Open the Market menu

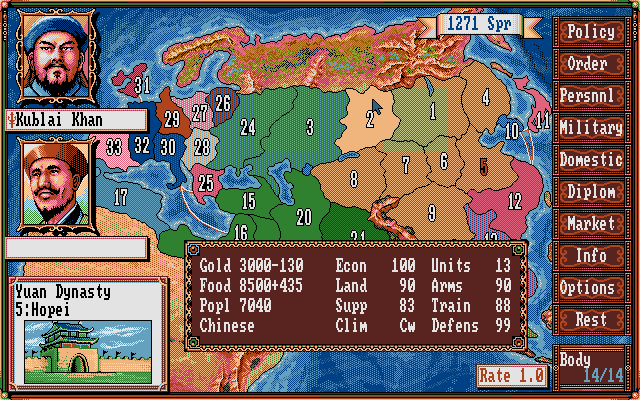(x=590, y=224)
